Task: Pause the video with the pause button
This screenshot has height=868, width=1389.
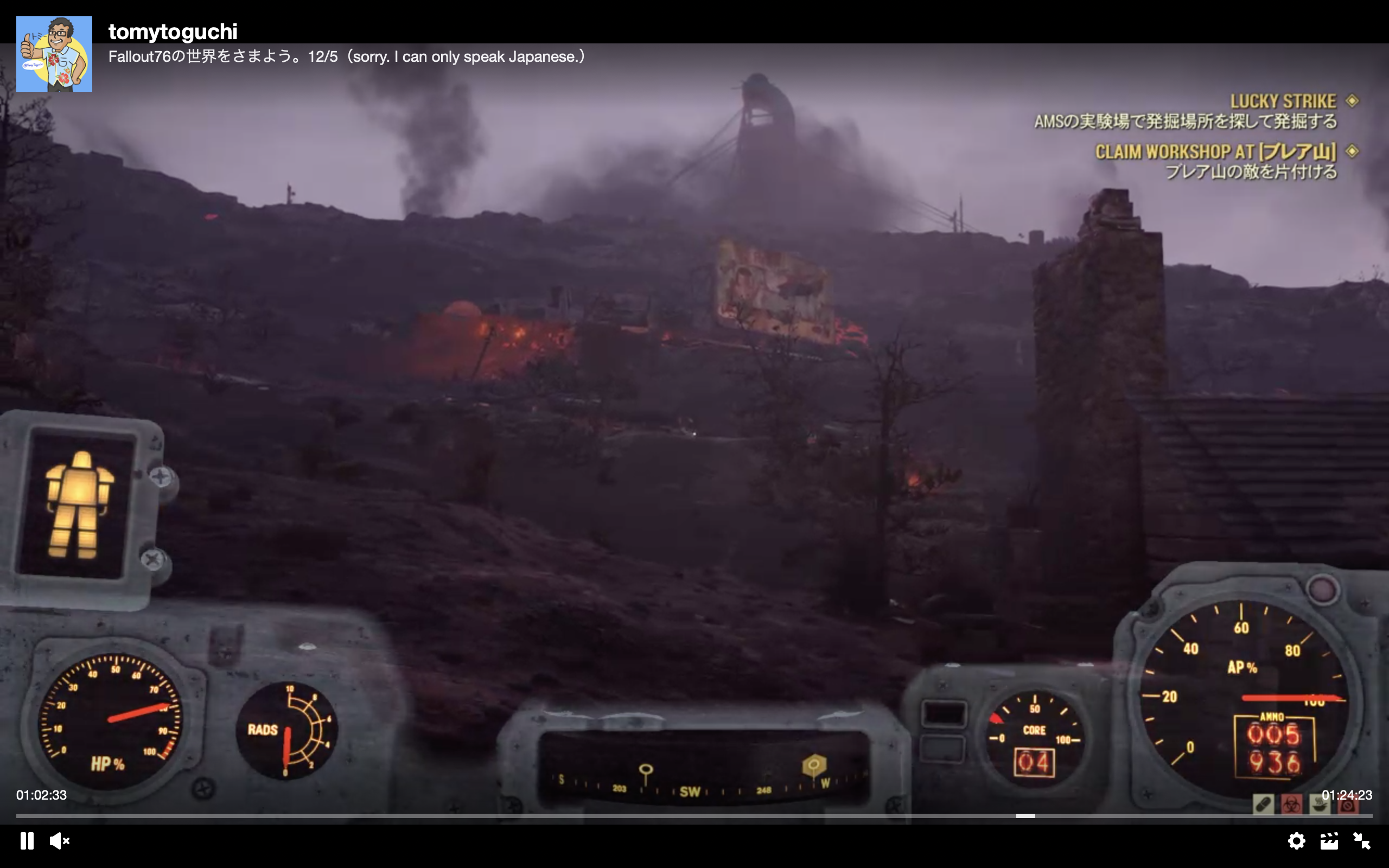Action: coord(28,841)
